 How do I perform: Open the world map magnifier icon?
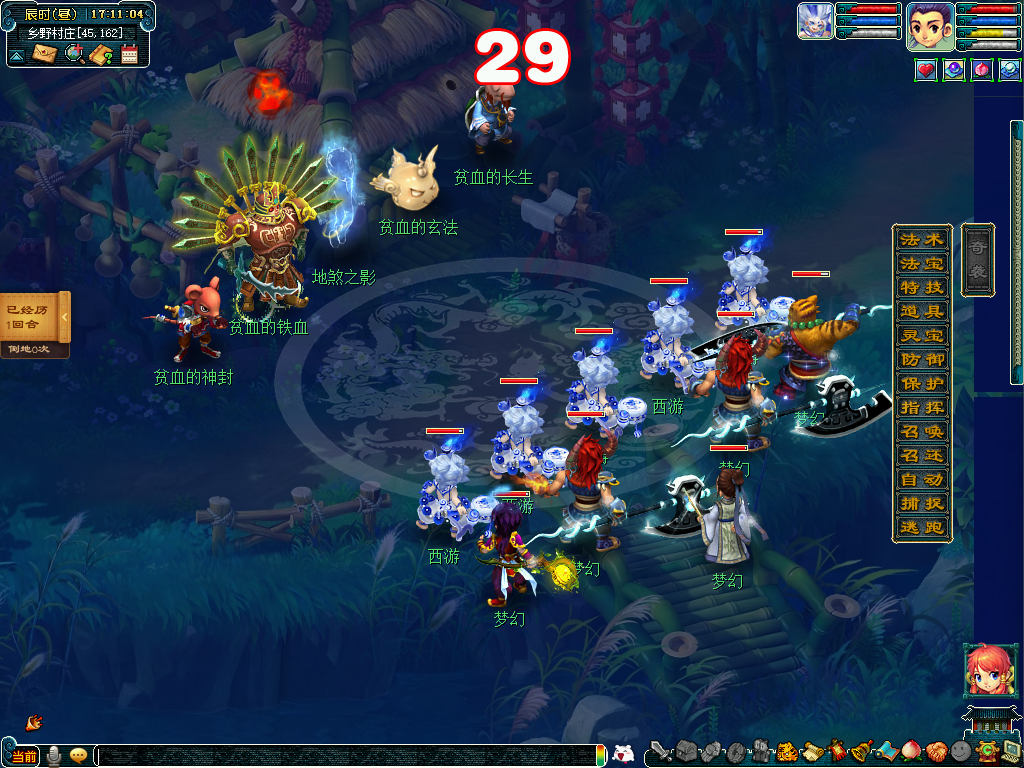(x=73, y=53)
